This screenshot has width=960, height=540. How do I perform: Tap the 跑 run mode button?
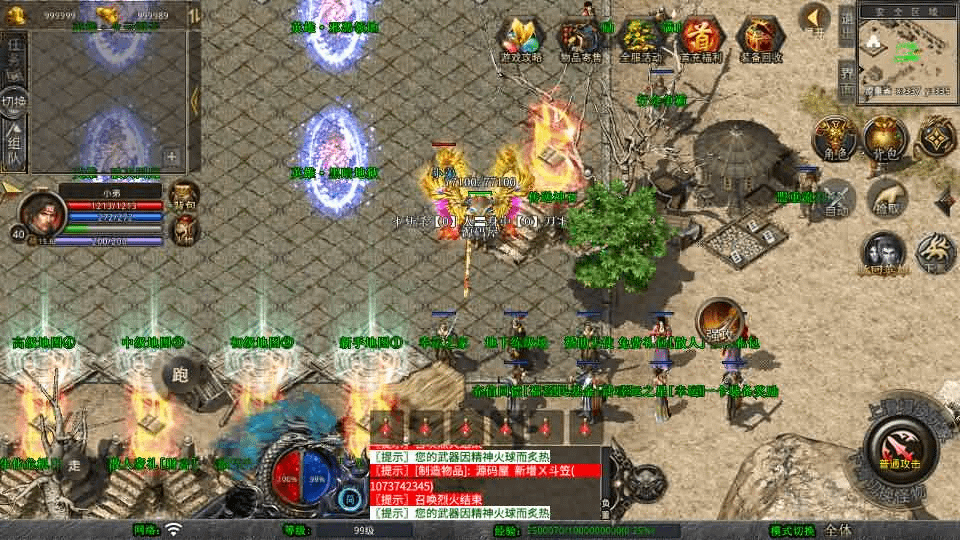pyautogui.click(x=180, y=375)
